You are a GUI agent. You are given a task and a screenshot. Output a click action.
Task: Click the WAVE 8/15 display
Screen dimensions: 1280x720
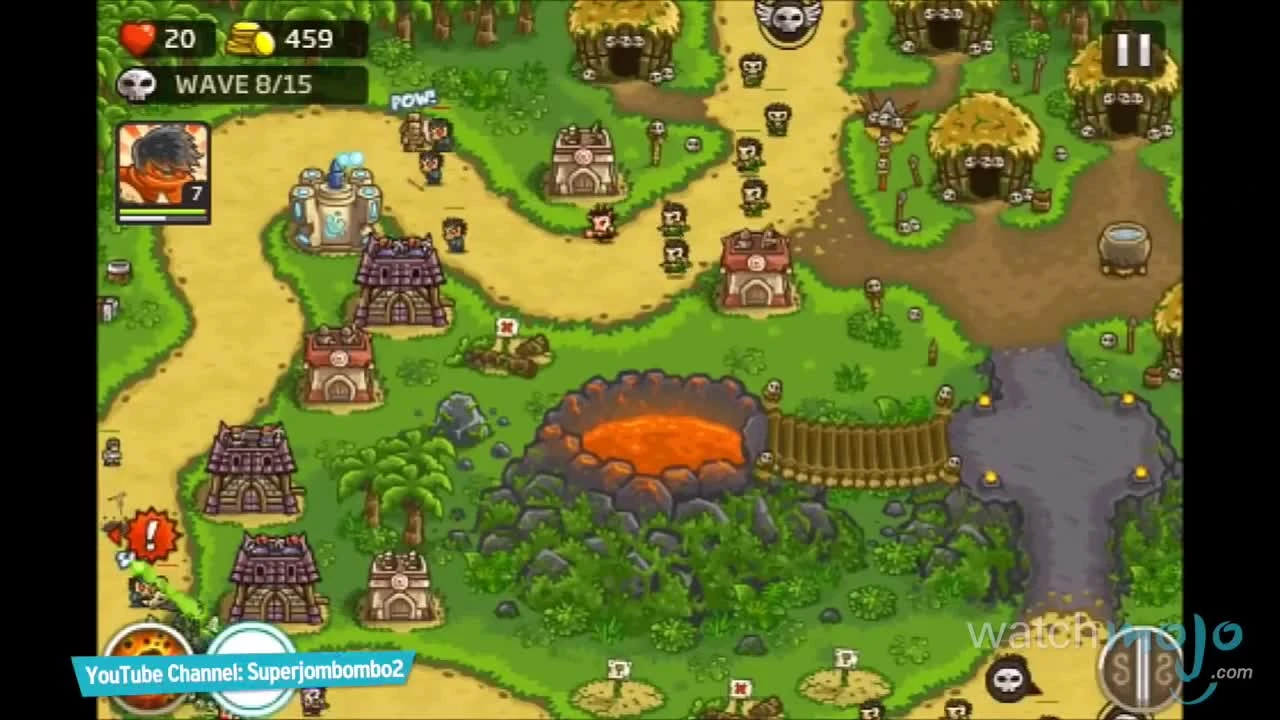(x=245, y=85)
